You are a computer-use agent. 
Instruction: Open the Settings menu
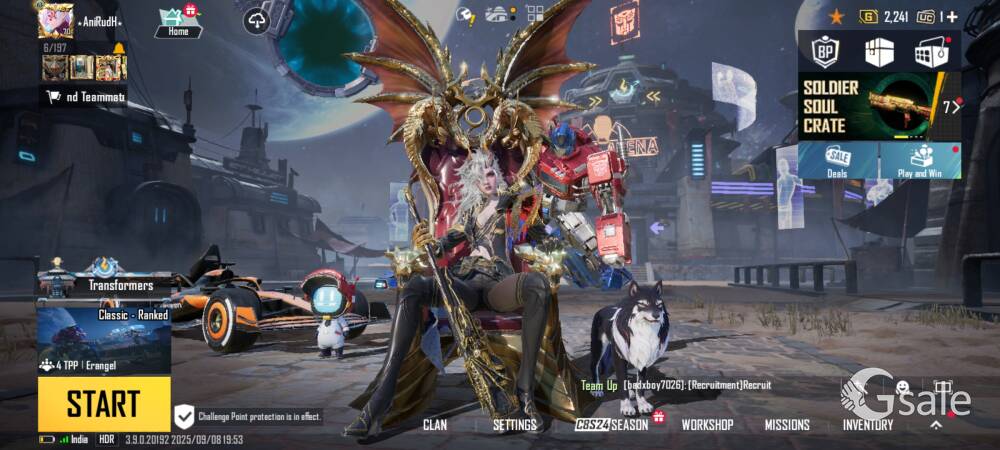tap(514, 424)
